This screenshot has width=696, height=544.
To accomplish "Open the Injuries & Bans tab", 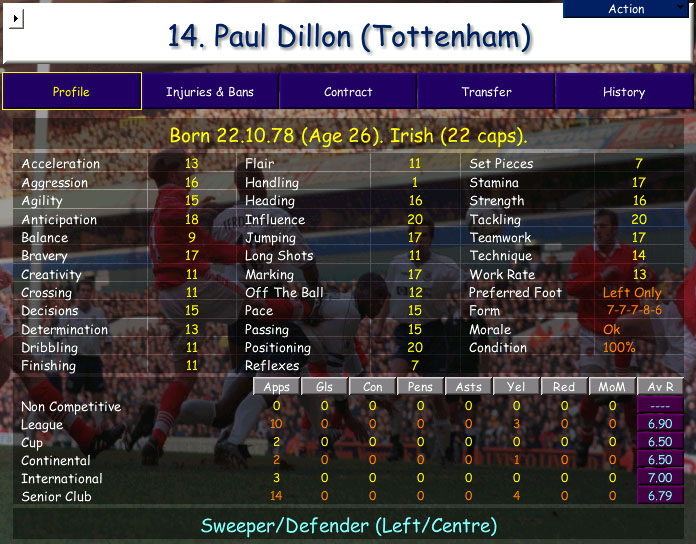I will click(210, 92).
